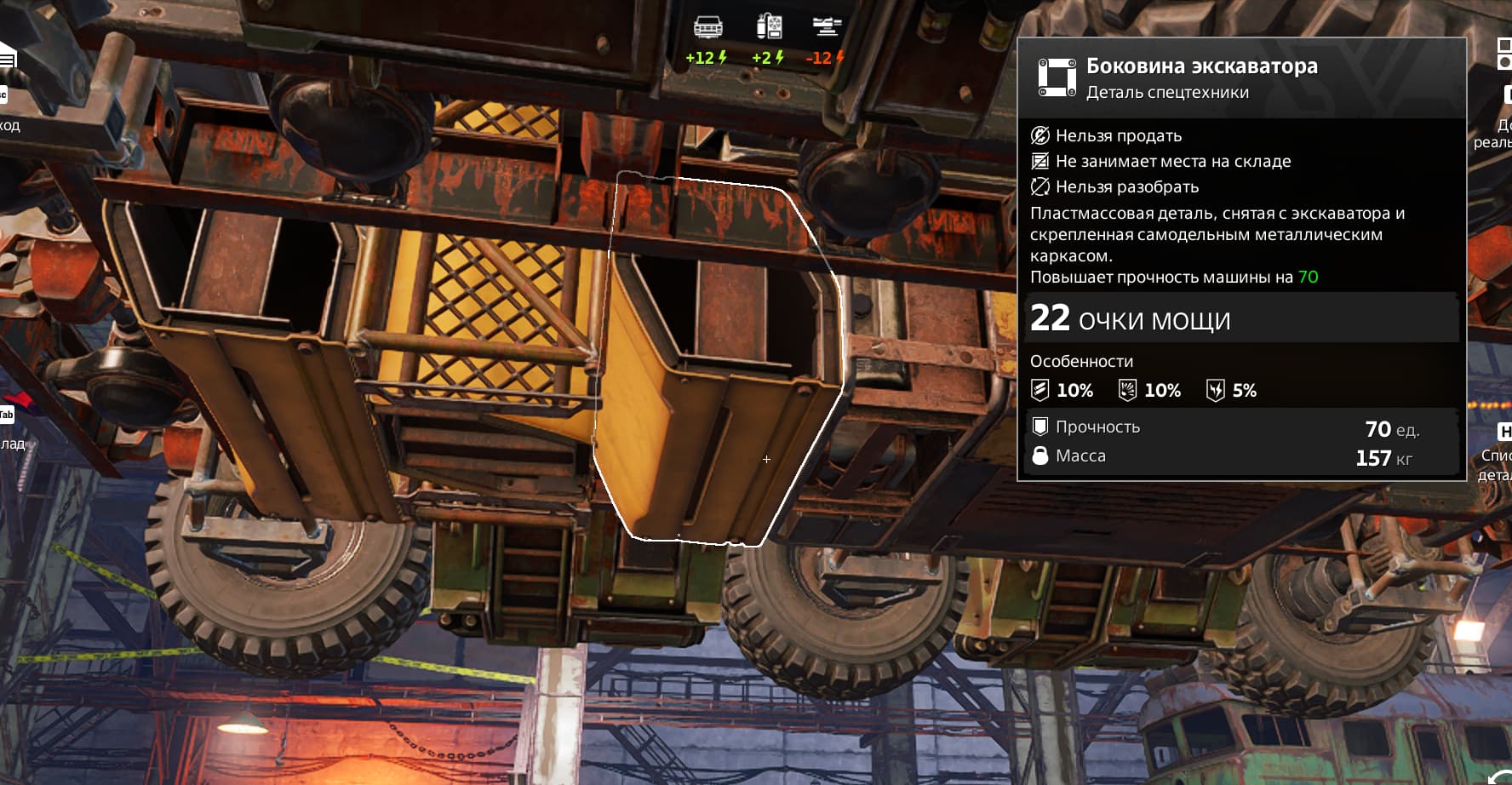Click the generator energy icon showing +2
1512x785 pixels.
(x=769, y=27)
